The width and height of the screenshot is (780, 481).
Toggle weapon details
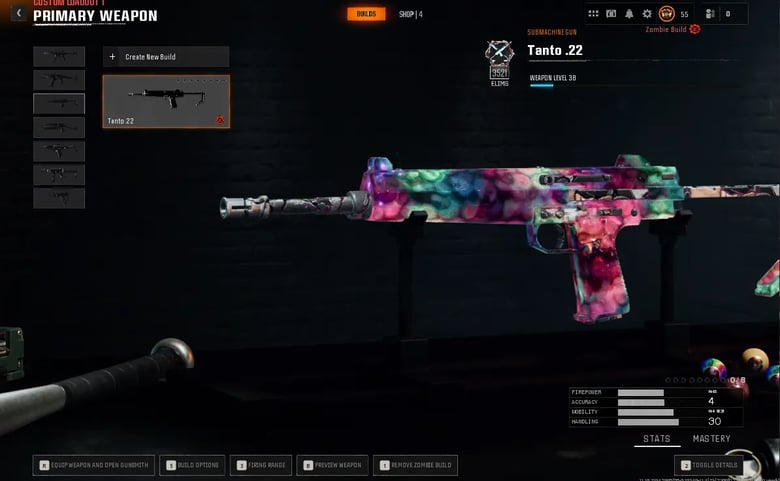pyautogui.click(x=711, y=465)
